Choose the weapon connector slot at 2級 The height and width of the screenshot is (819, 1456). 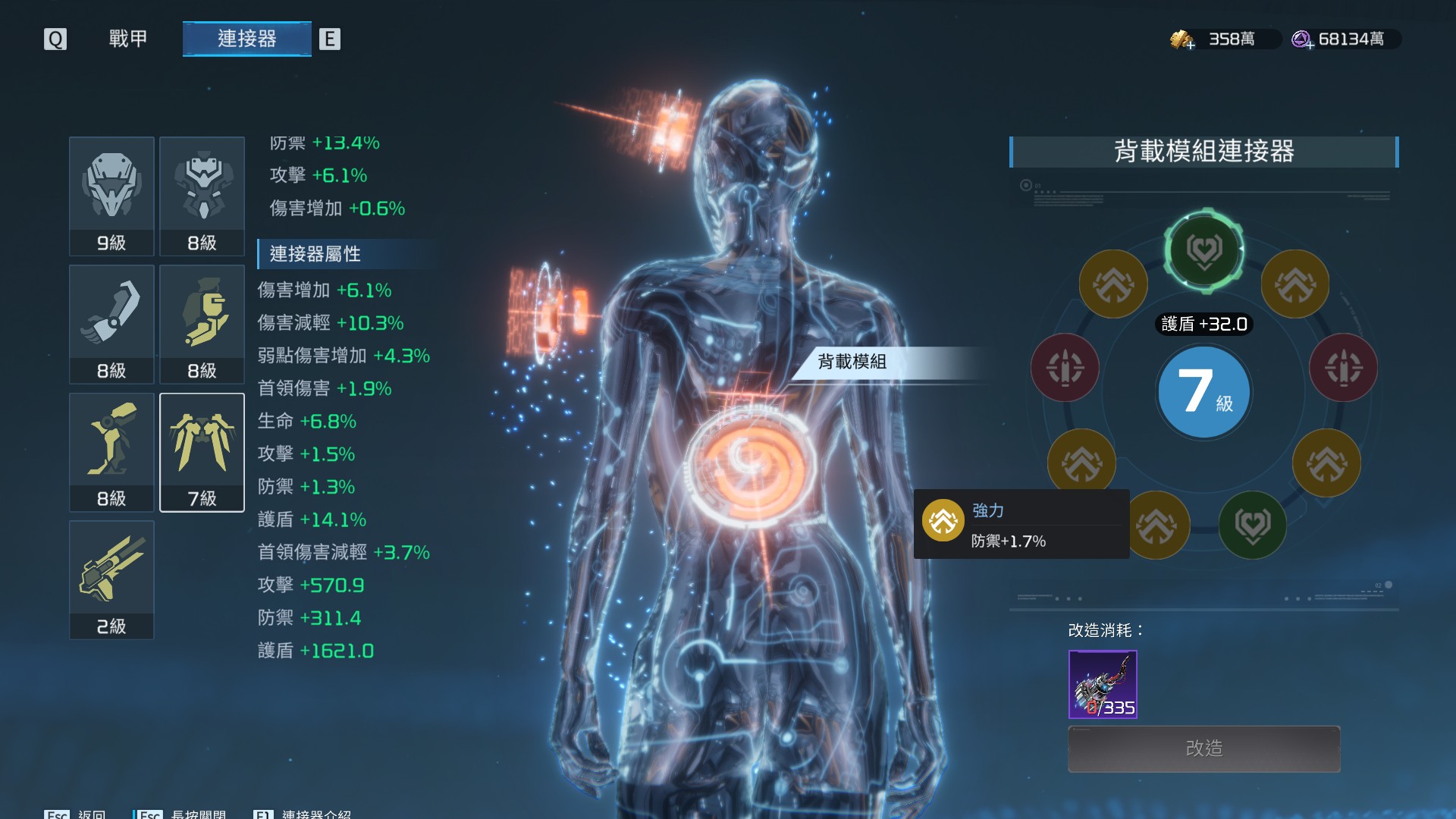click(x=111, y=579)
